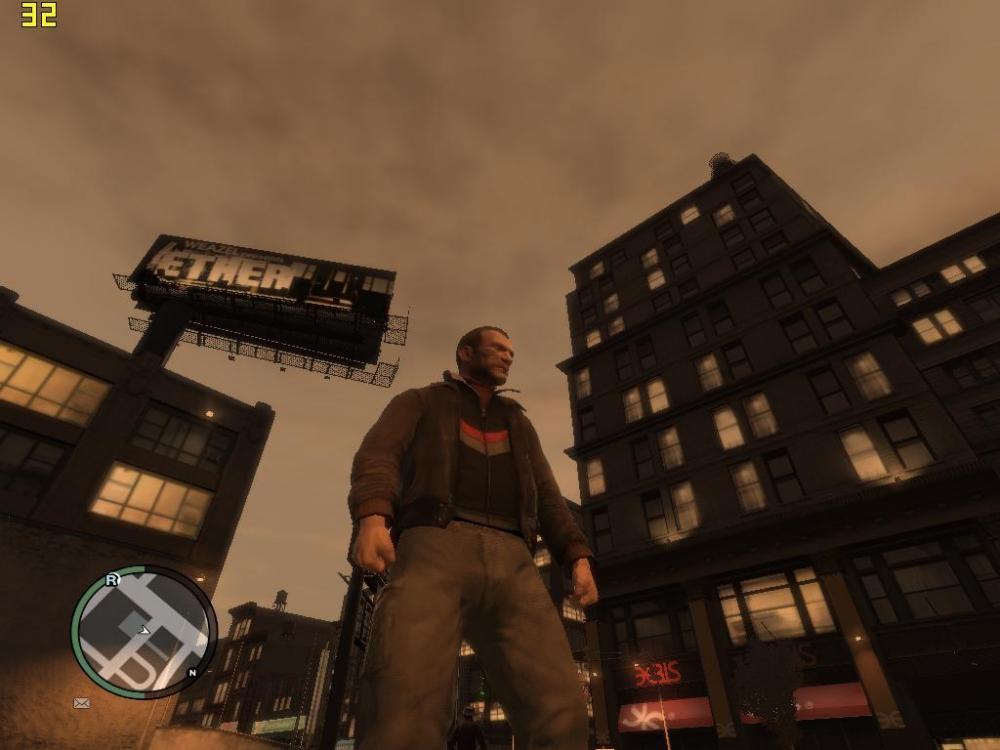
Task: Open the envelope message icon
Action: [82, 703]
